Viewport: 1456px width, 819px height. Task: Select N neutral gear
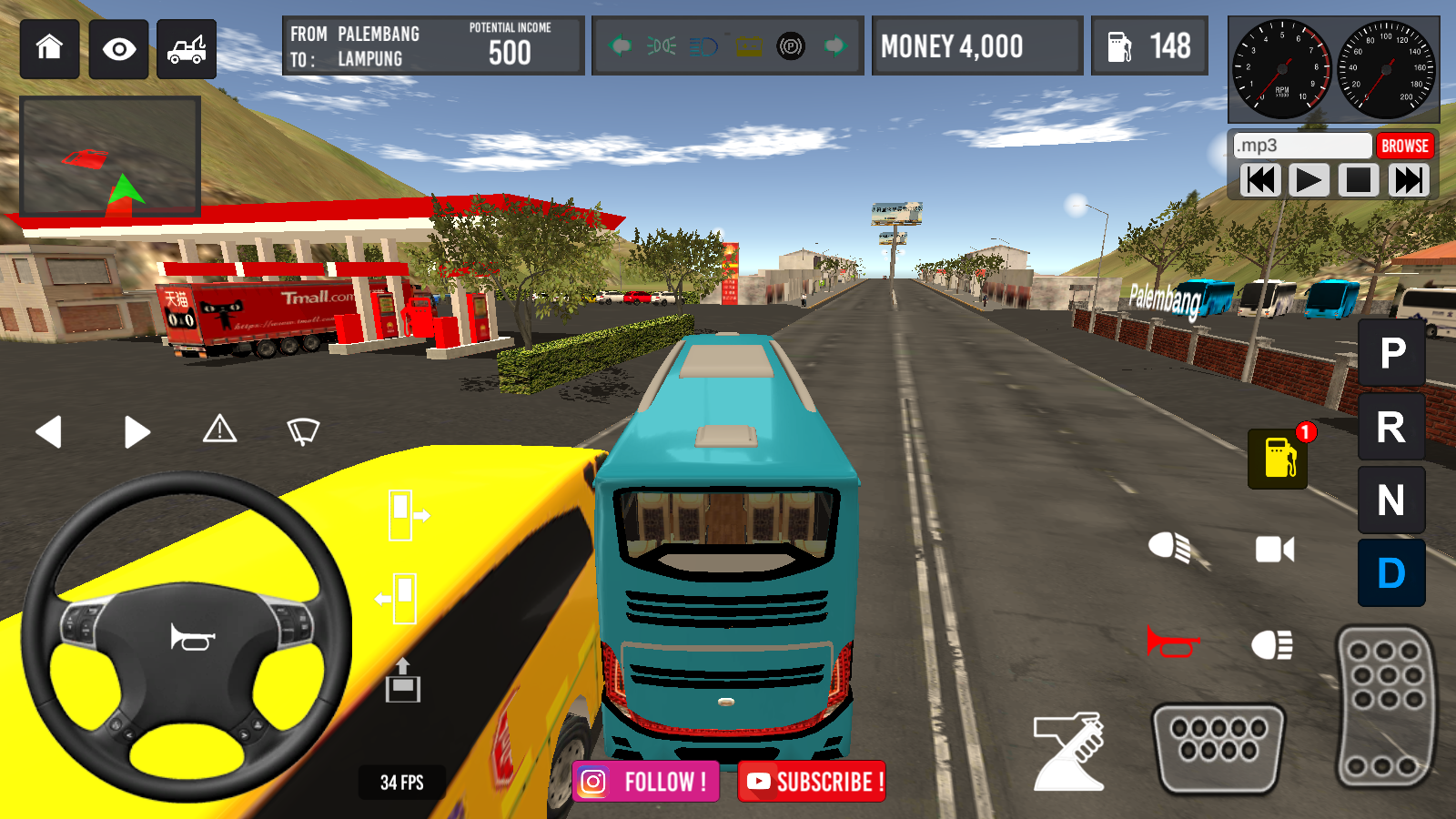coord(1391,500)
